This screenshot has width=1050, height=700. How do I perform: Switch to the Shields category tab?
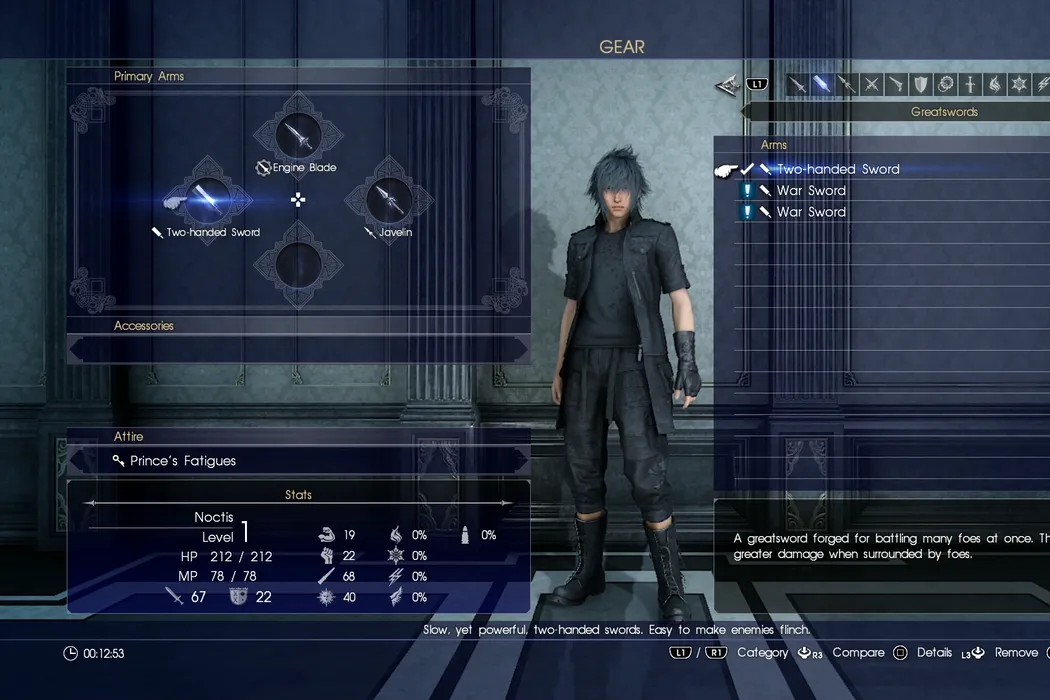click(920, 85)
